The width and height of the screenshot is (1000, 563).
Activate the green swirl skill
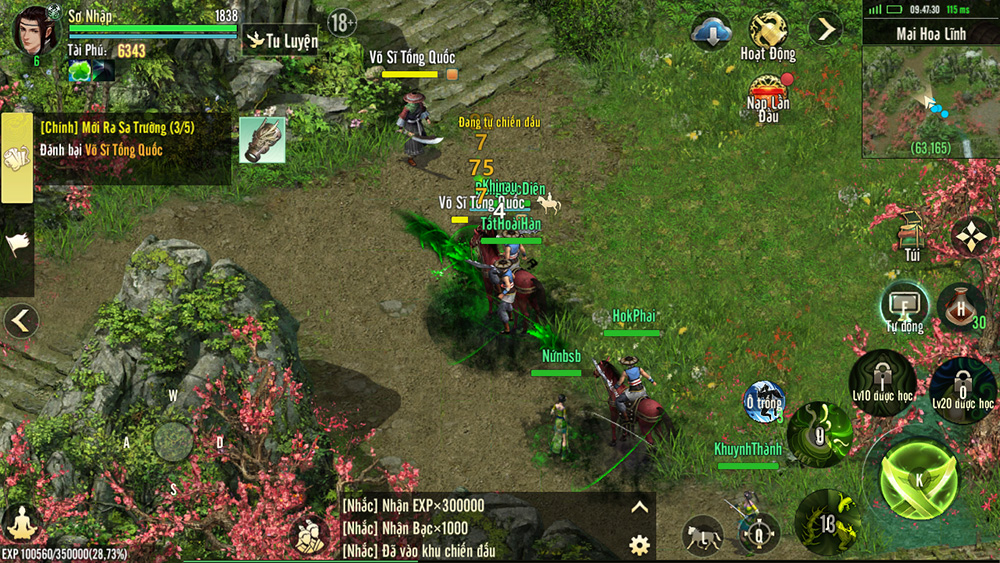[x=819, y=434]
